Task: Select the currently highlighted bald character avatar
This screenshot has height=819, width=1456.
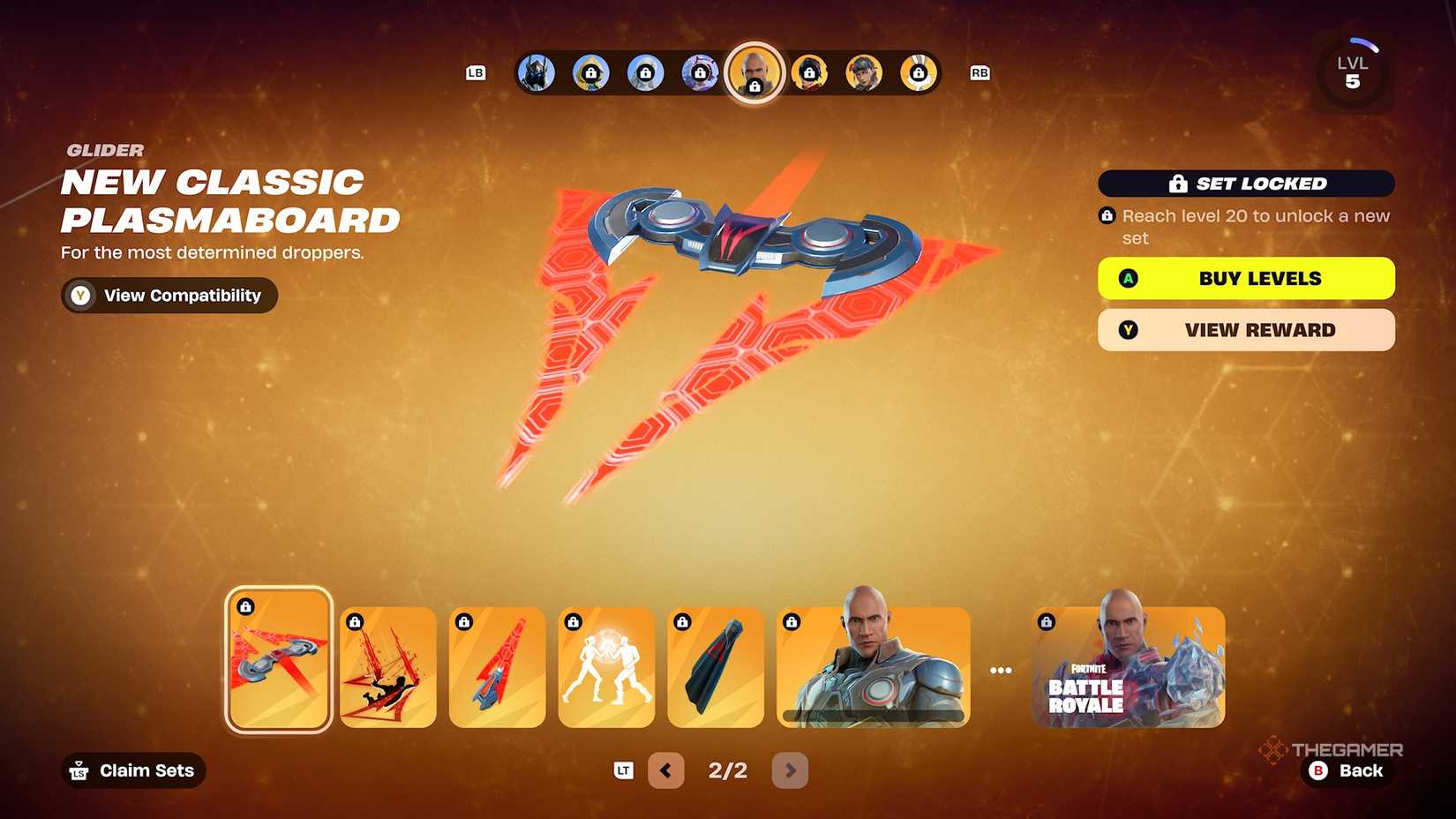Action: [754, 73]
